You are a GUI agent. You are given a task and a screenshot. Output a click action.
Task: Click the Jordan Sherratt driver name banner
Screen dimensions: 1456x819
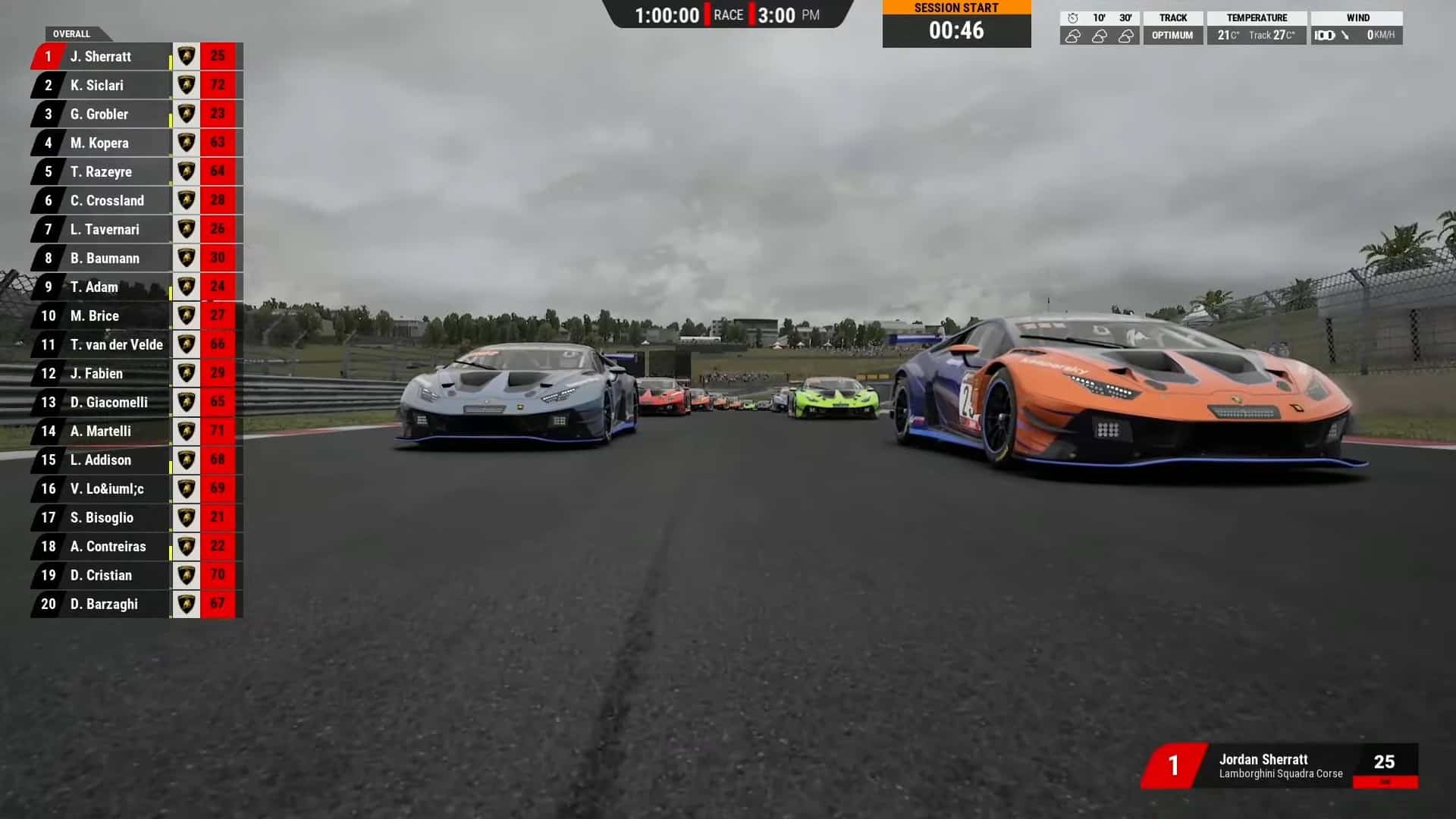[x=1263, y=759]
